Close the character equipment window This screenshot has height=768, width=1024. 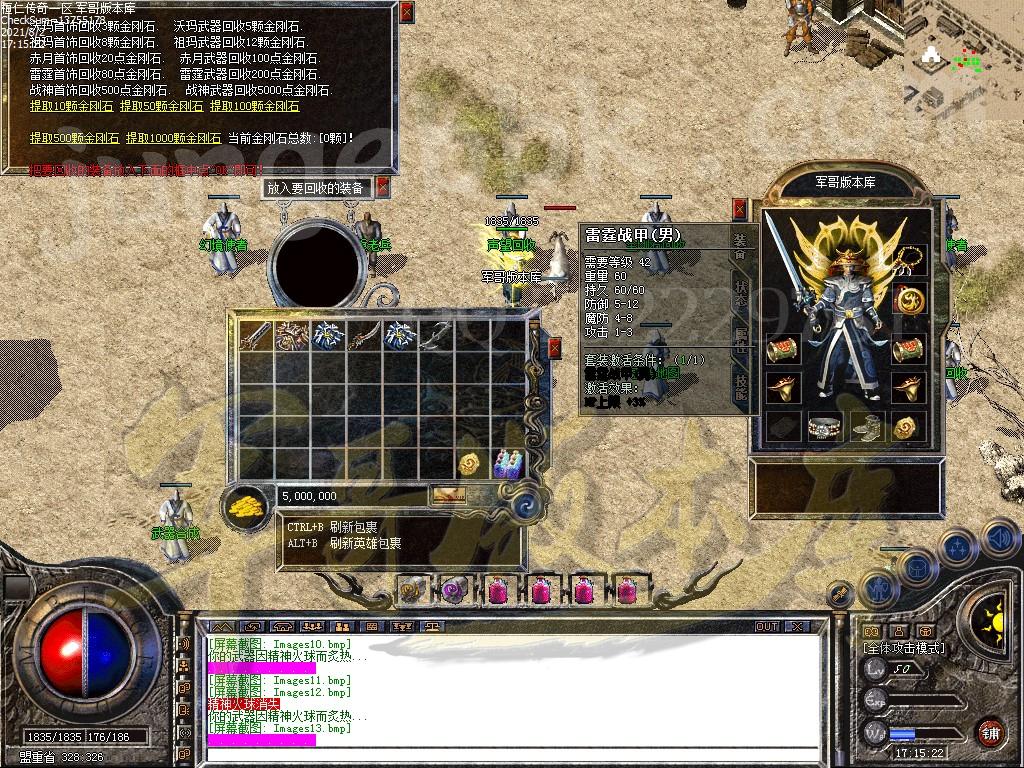pos(740,209)
